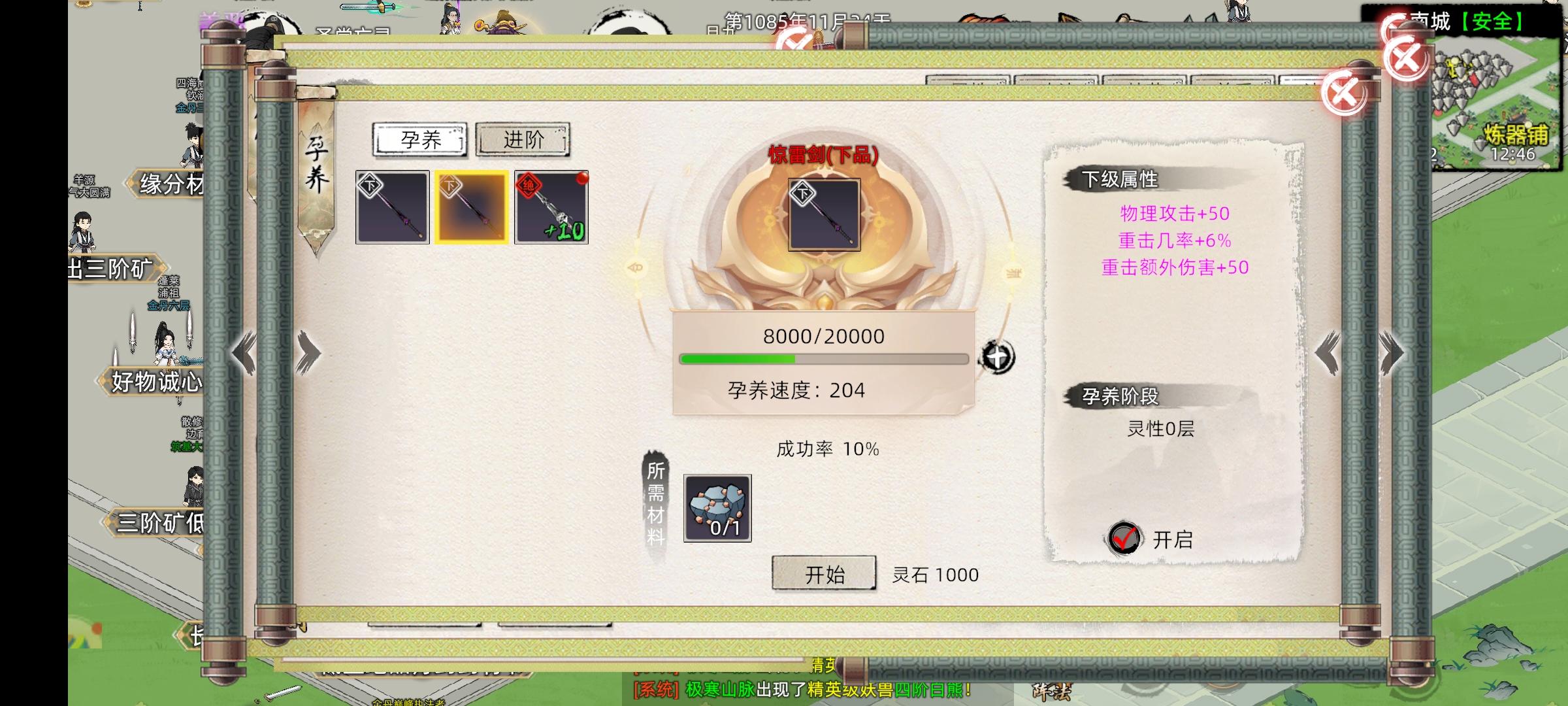This screenshot has height=706, width=1568.
Task: Click the green 8000/20000 progress bar
Action: 823,359
